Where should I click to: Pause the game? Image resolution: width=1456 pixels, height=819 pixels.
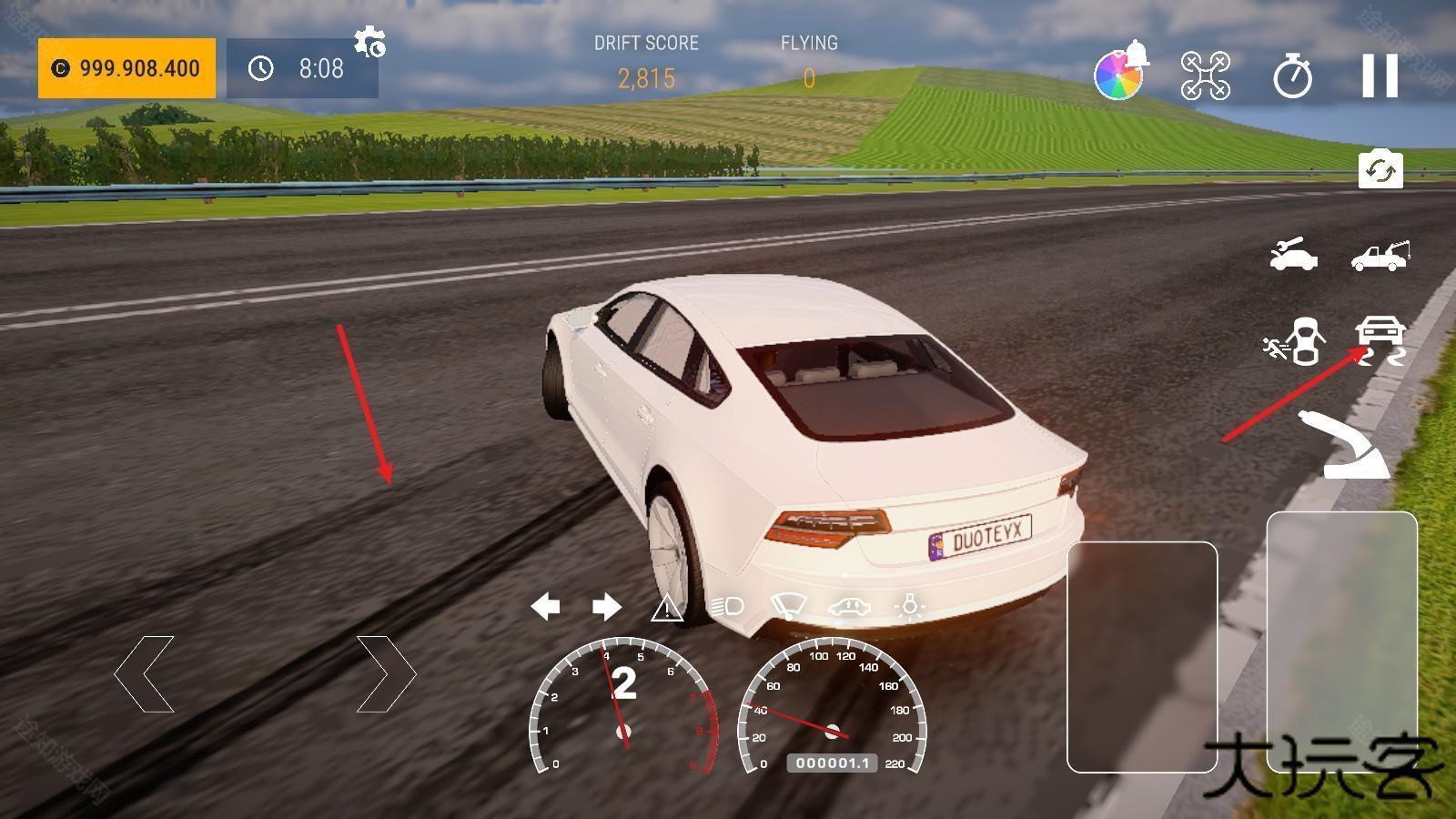(1380, 76)
